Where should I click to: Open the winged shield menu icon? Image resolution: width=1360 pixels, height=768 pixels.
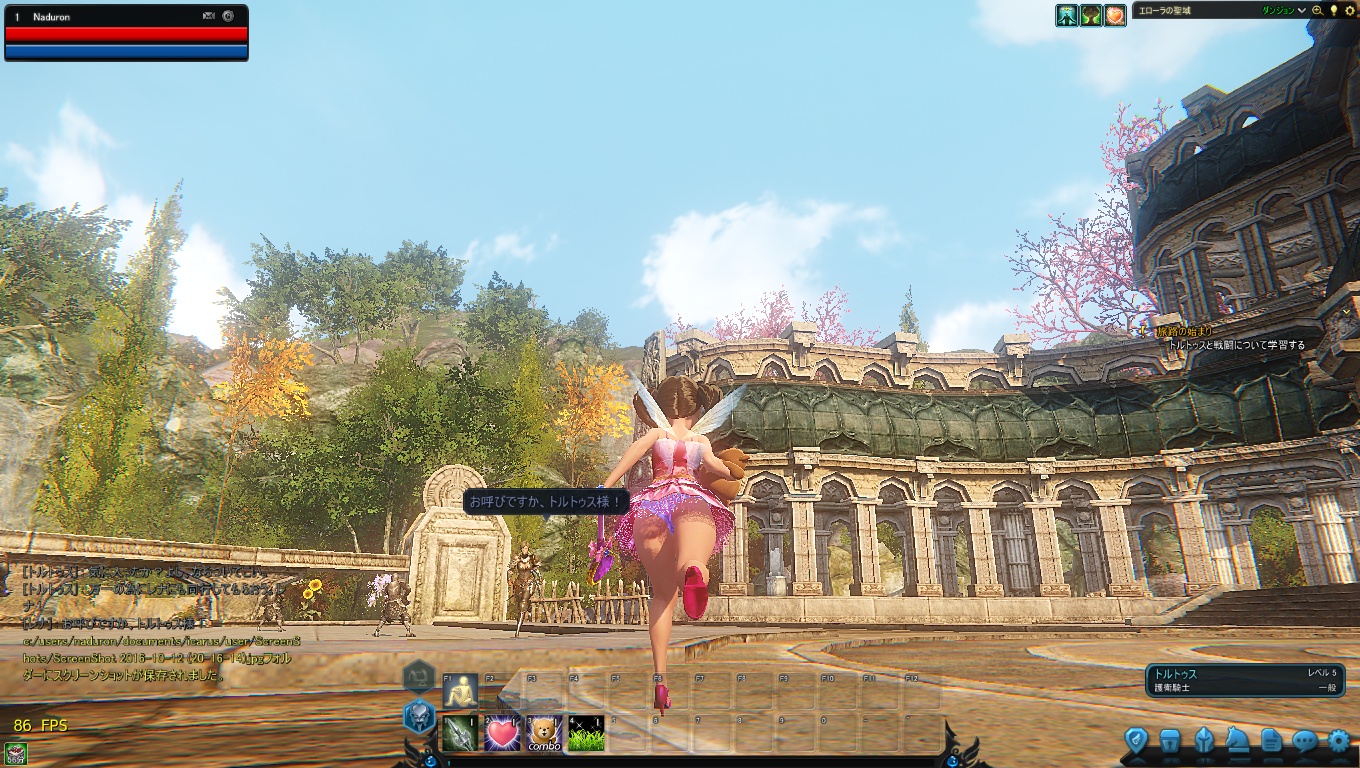tap(1135, 741)
